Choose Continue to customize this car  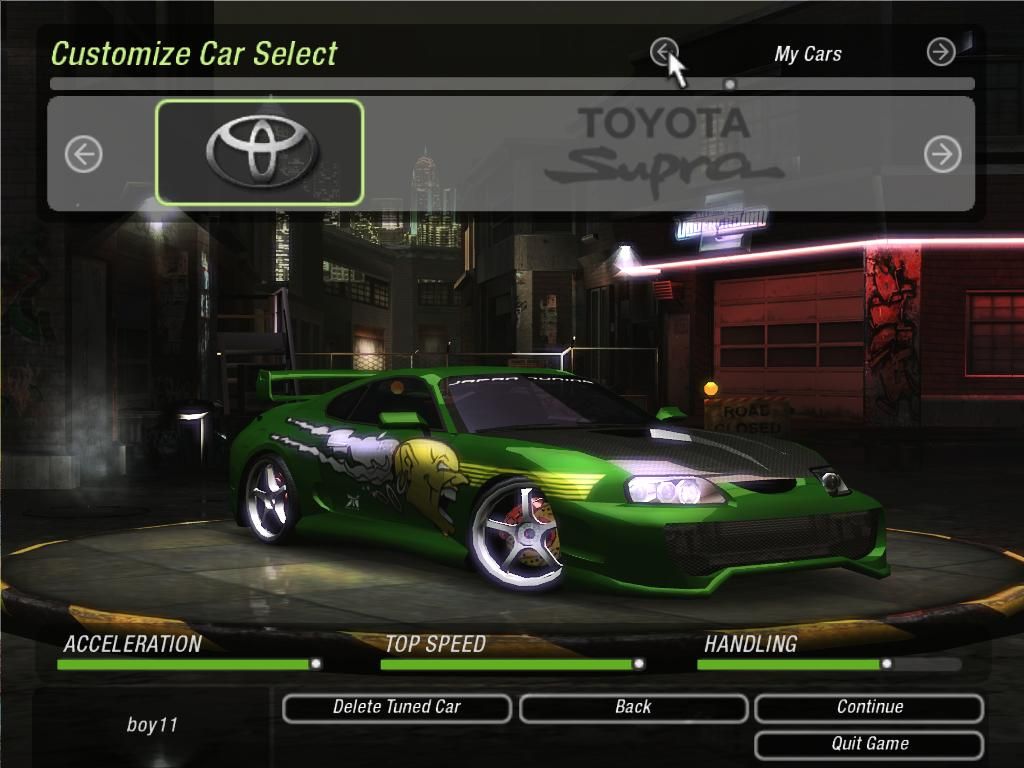869,708
